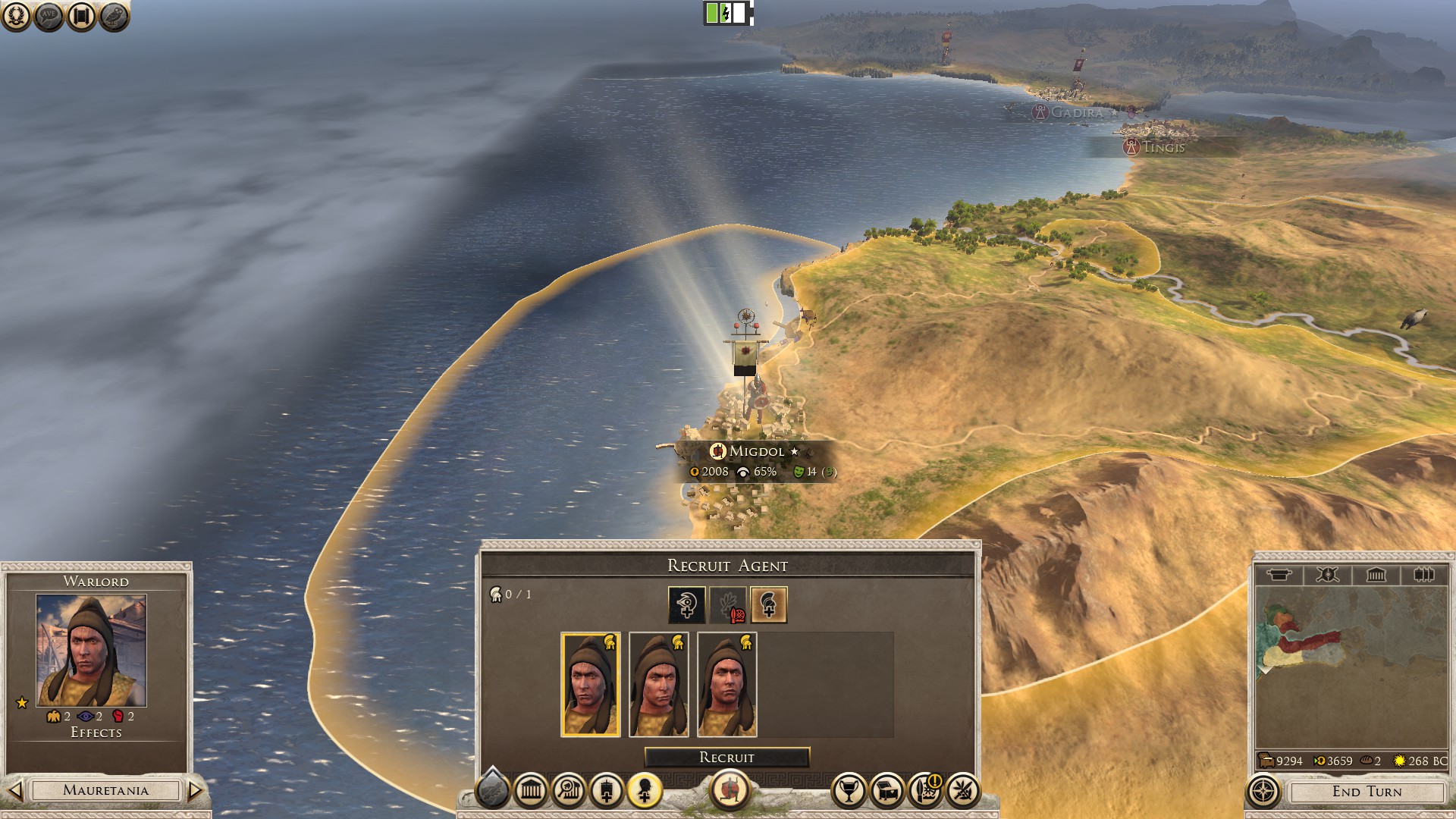Open the laurel wreath icon at top left
1456x819 pixels.
[x=16, y=16]
